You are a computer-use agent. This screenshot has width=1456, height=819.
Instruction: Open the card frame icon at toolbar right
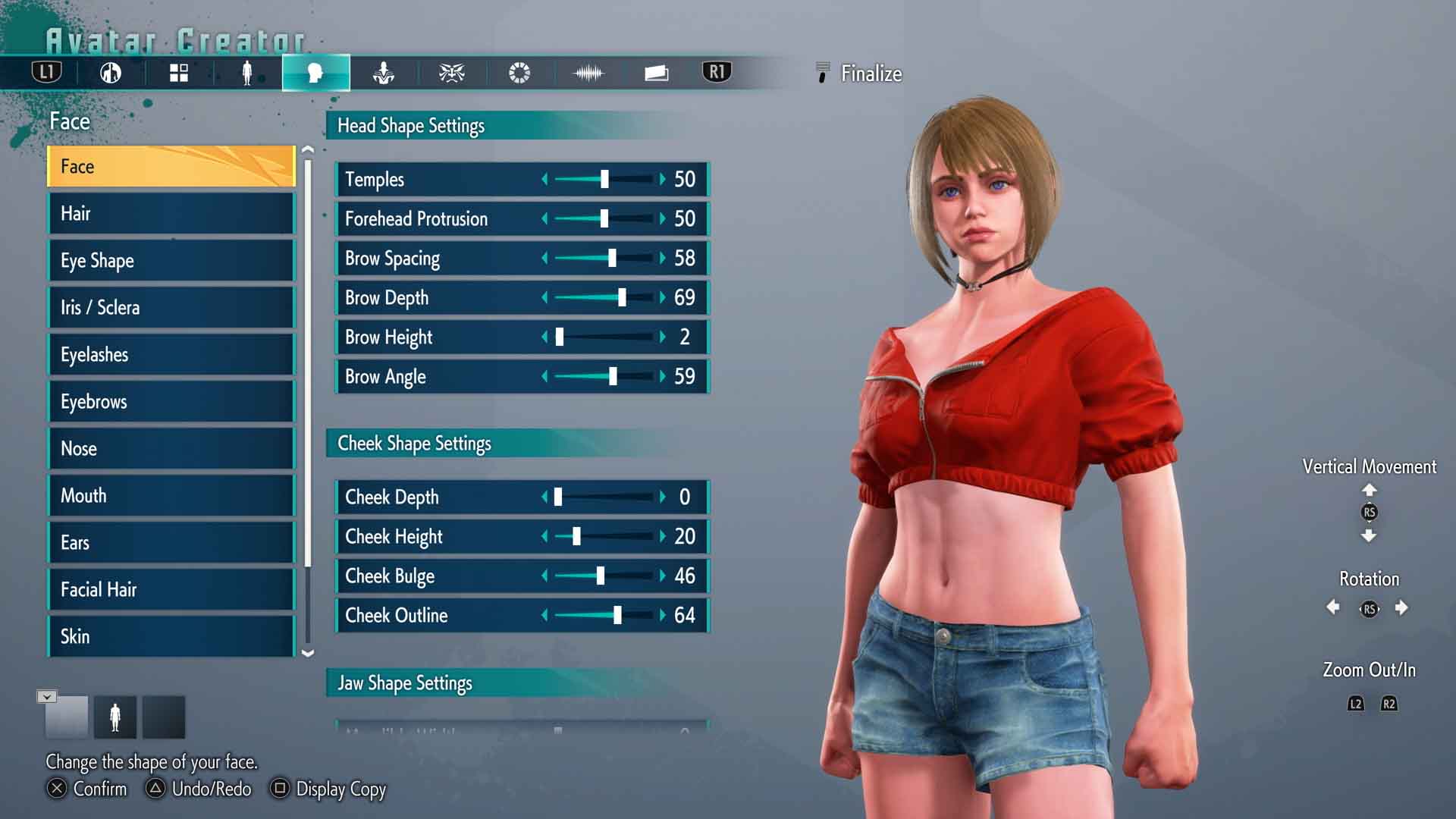655,73
